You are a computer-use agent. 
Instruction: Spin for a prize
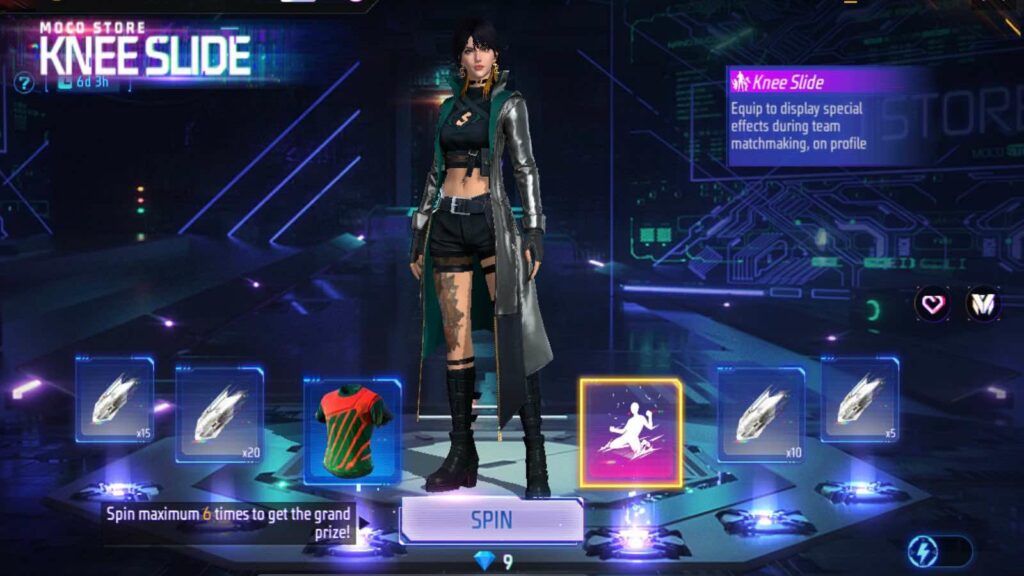491,520
